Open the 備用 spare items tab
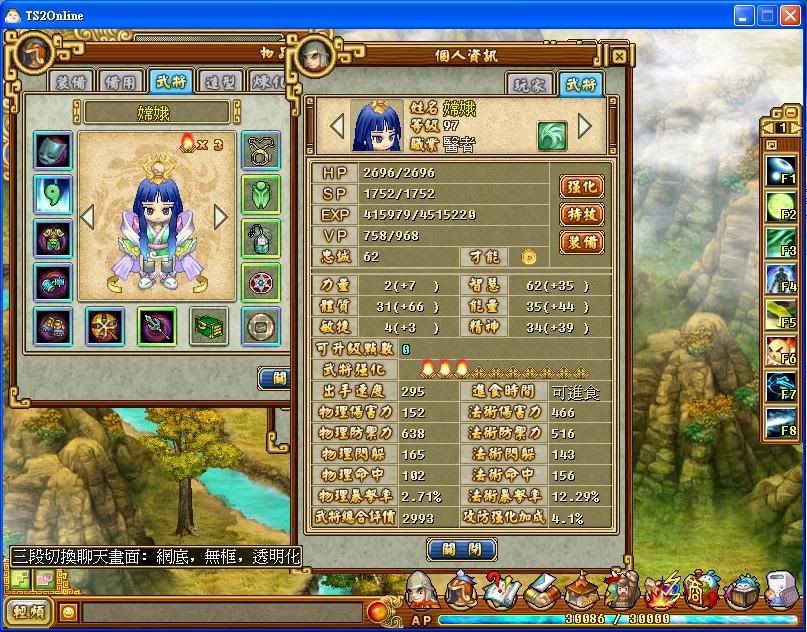This screenshot has width=807, height=632. 122,82
